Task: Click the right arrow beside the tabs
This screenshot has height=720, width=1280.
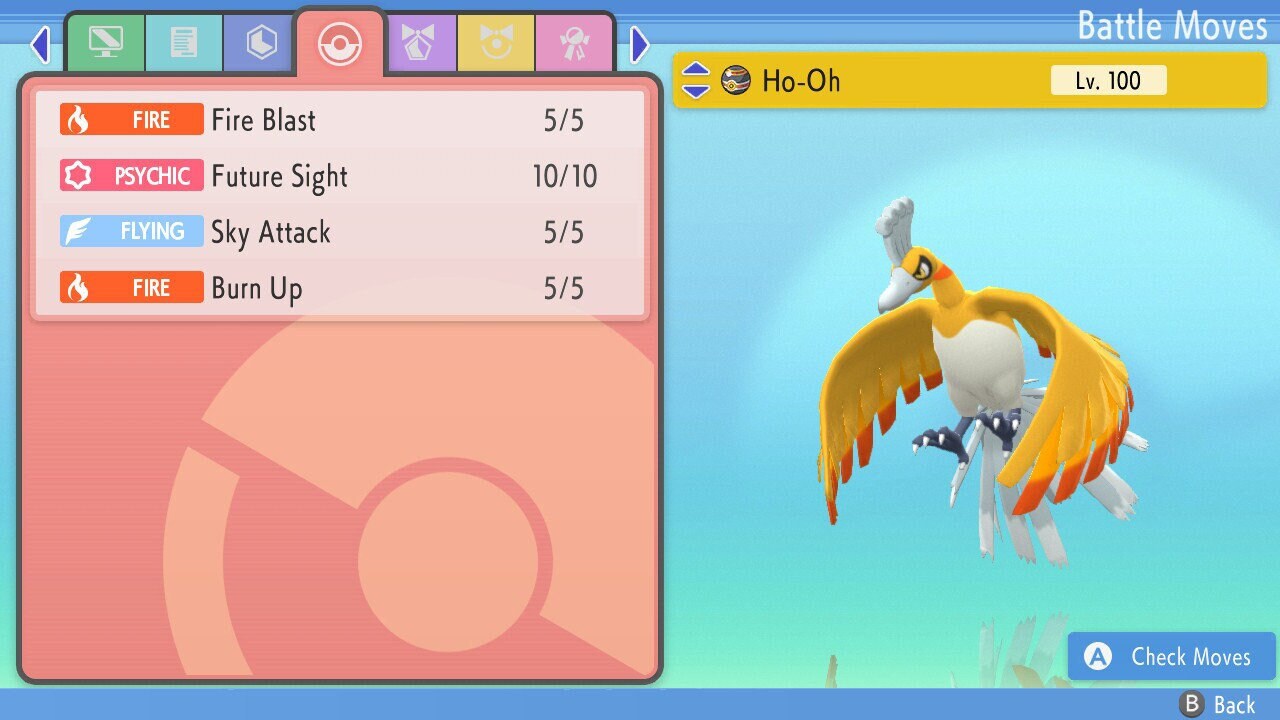Action: coord(640,44)
